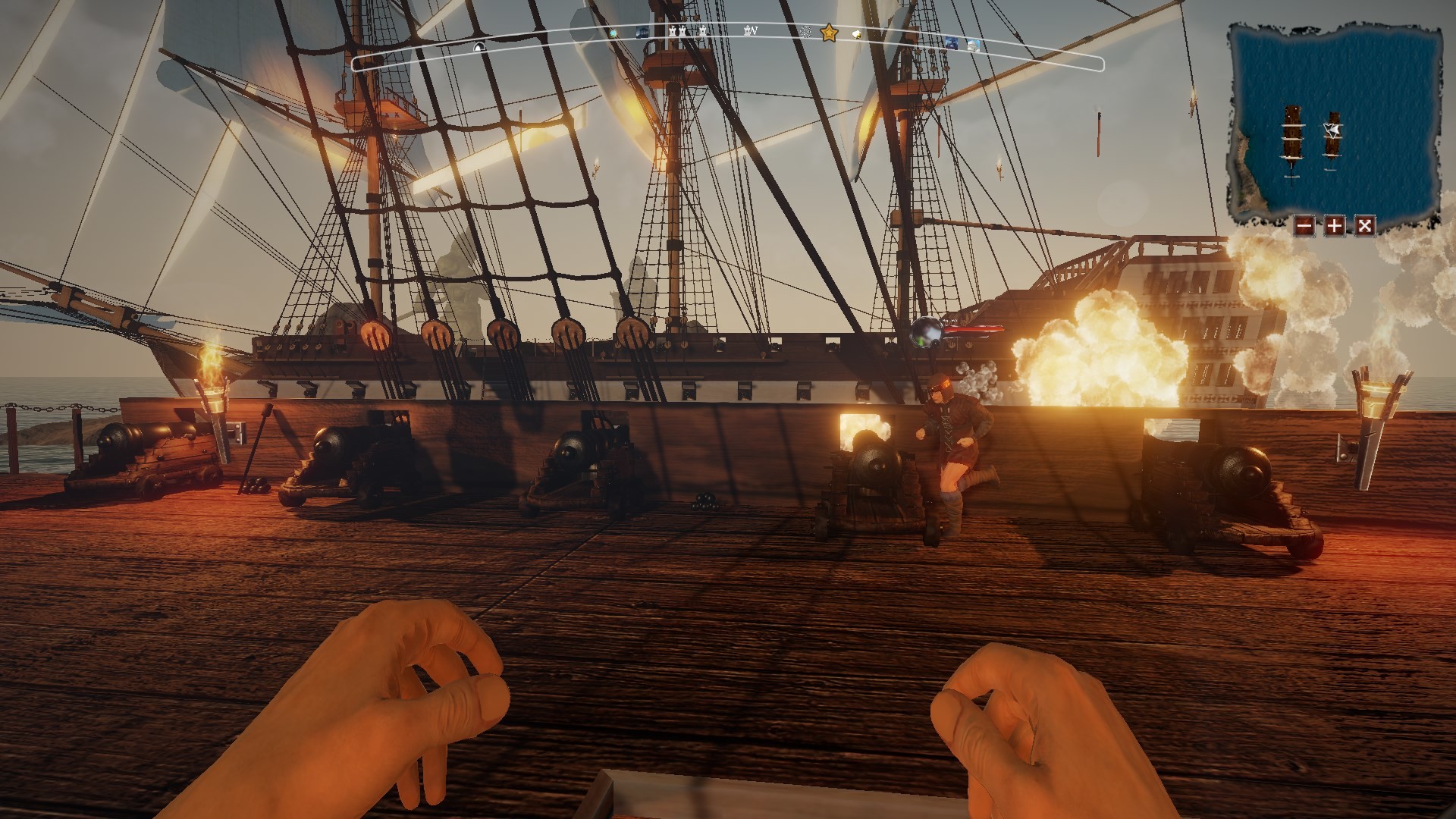
Task: Zoom out on the minimap with the minus button
Action: click(1305, 226)
